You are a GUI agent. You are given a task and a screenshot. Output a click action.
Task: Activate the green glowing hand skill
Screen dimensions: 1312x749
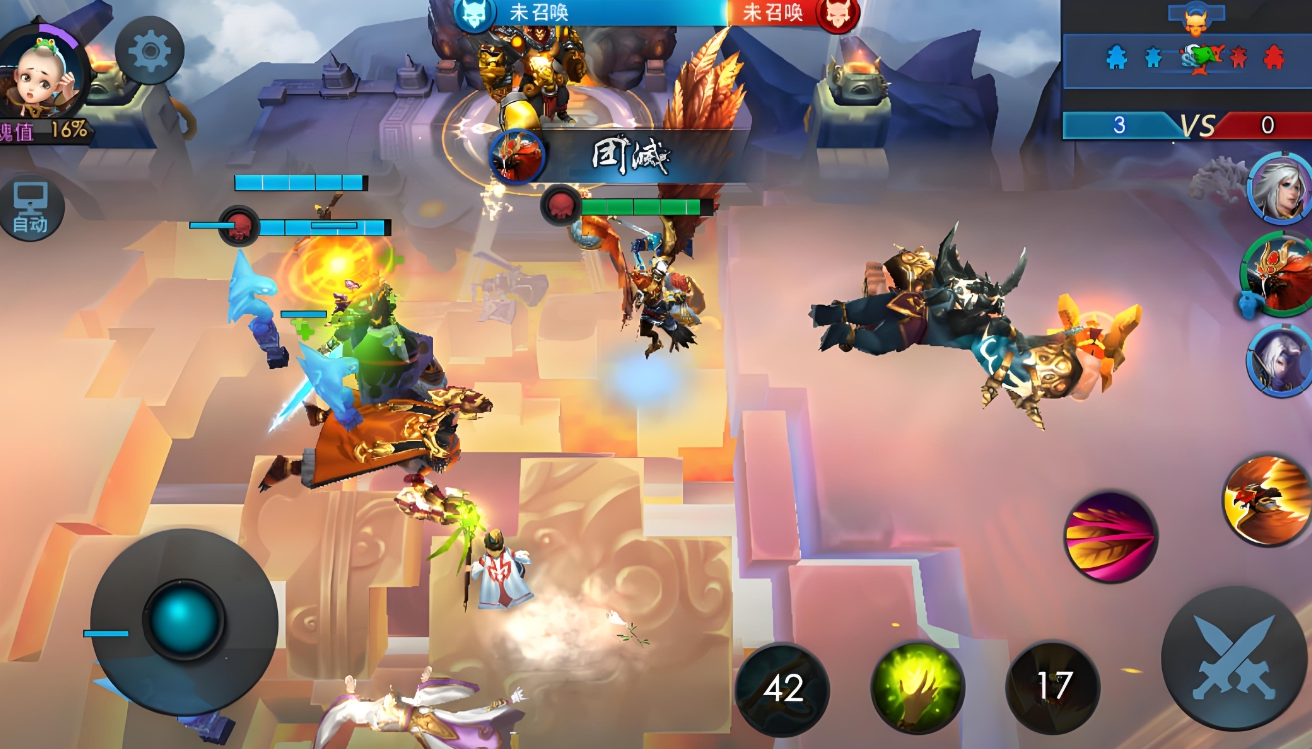point(917,687)
